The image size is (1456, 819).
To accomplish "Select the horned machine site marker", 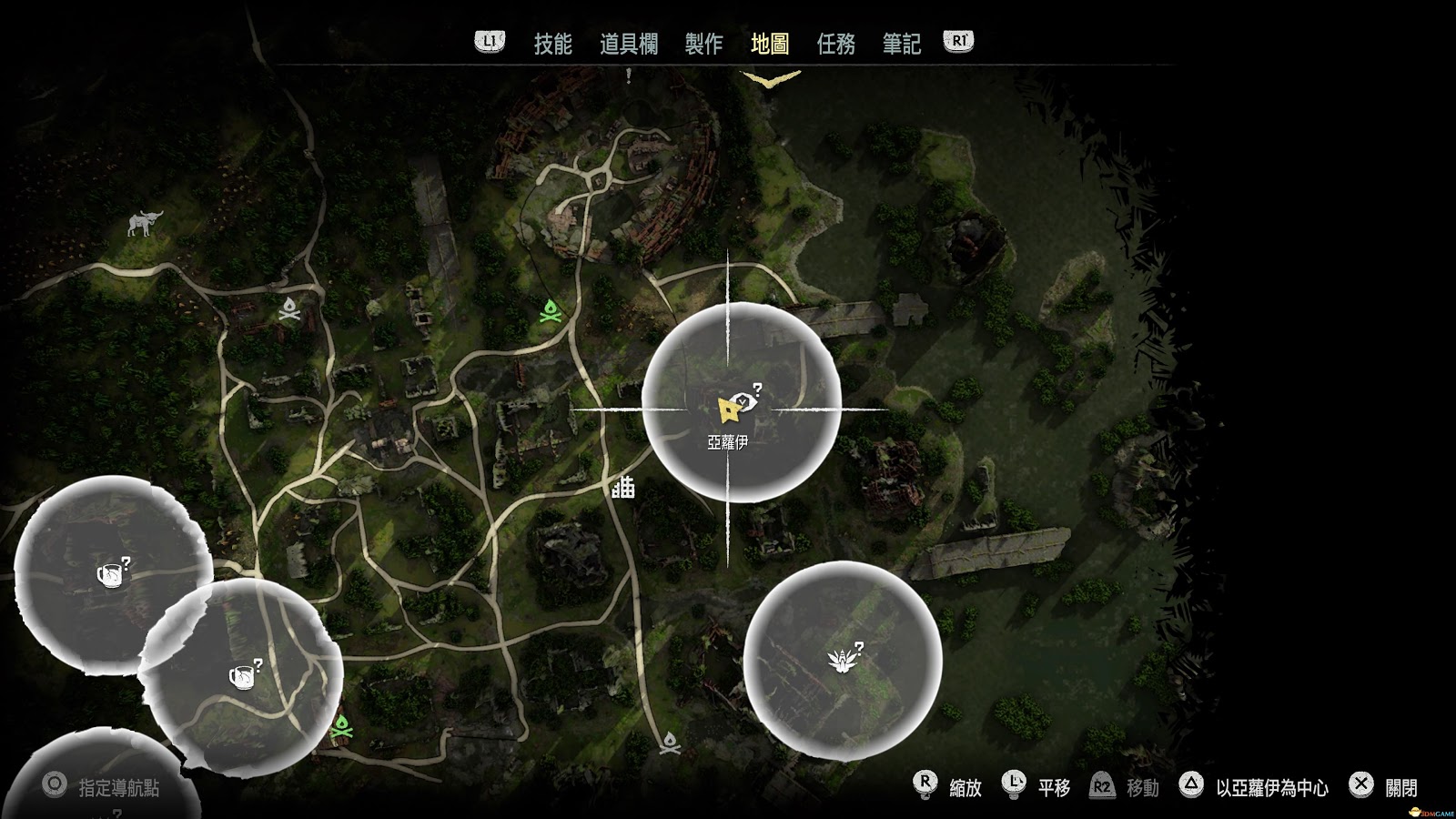I will point(144,223).
